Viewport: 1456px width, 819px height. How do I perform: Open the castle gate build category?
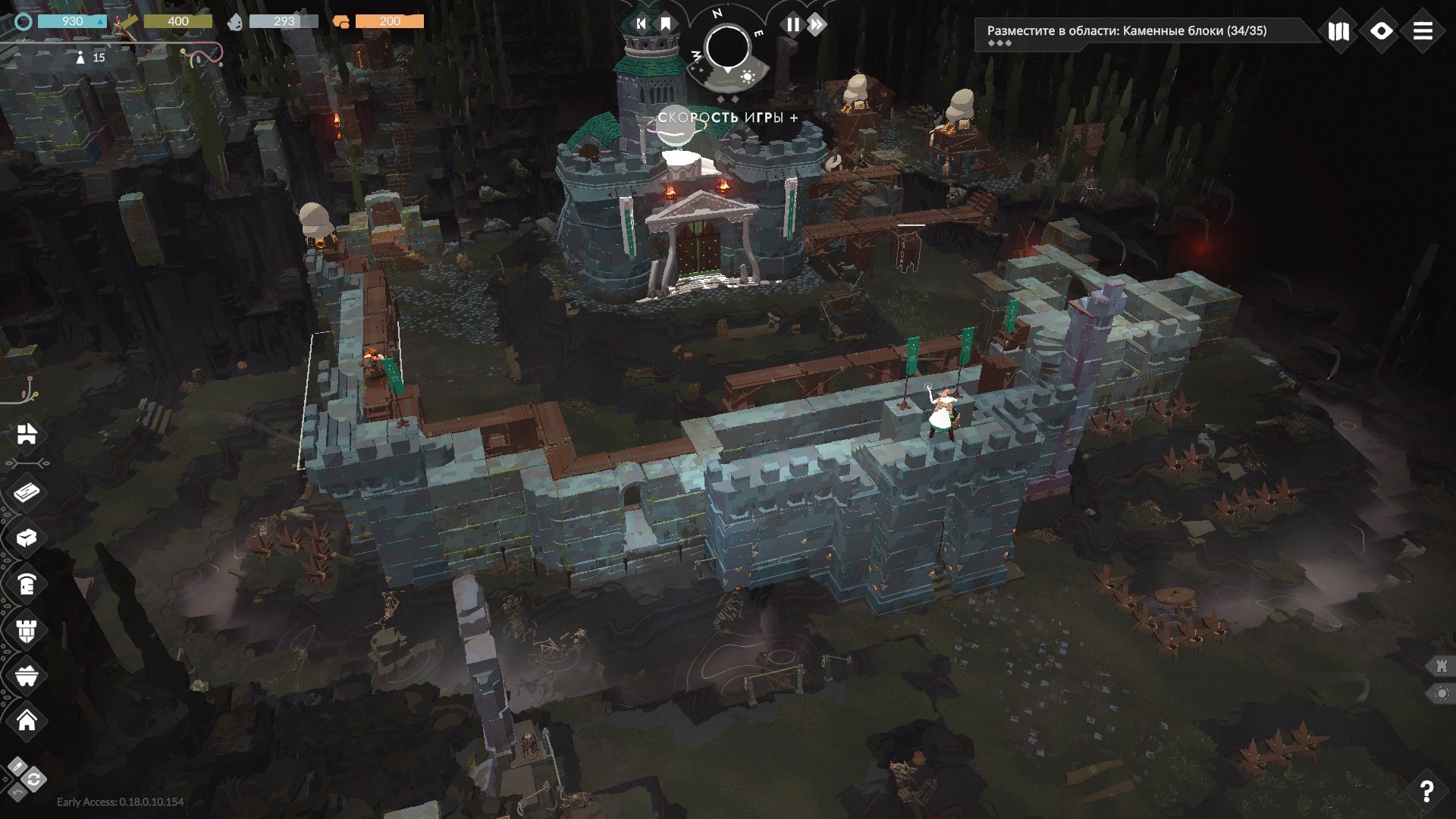pos(27,434)
